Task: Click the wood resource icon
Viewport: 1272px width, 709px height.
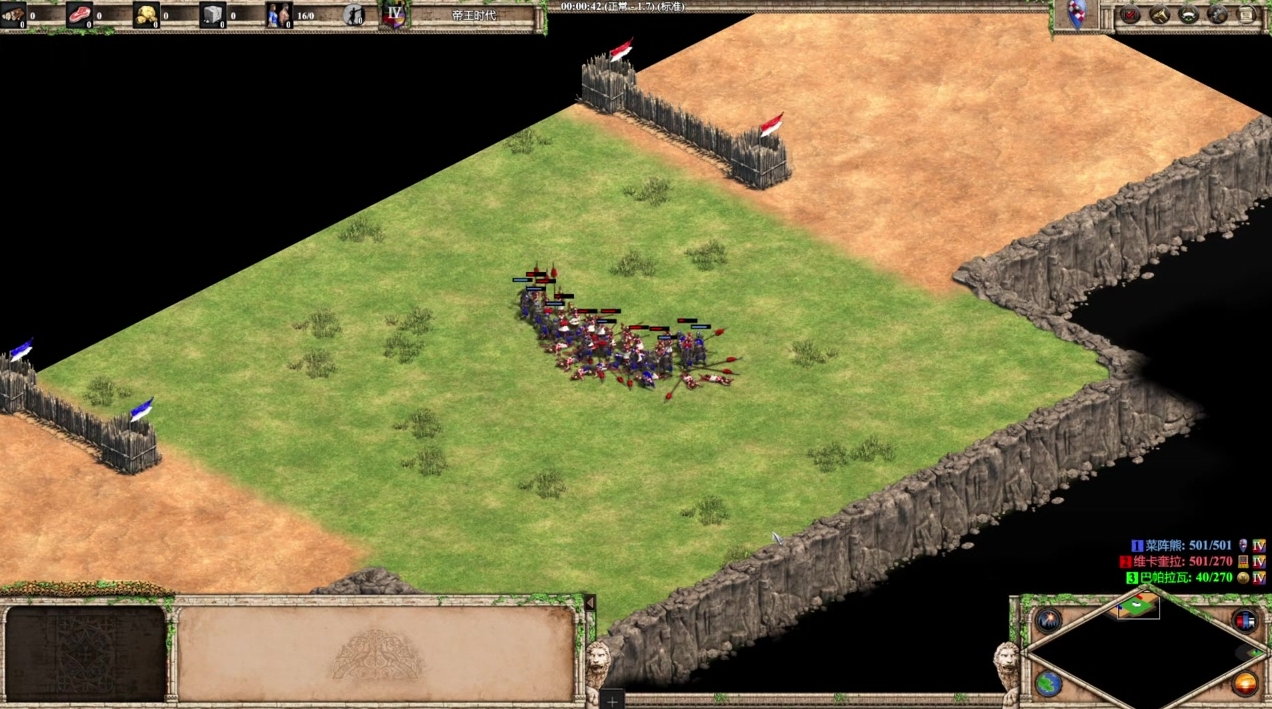Action: 13,15
